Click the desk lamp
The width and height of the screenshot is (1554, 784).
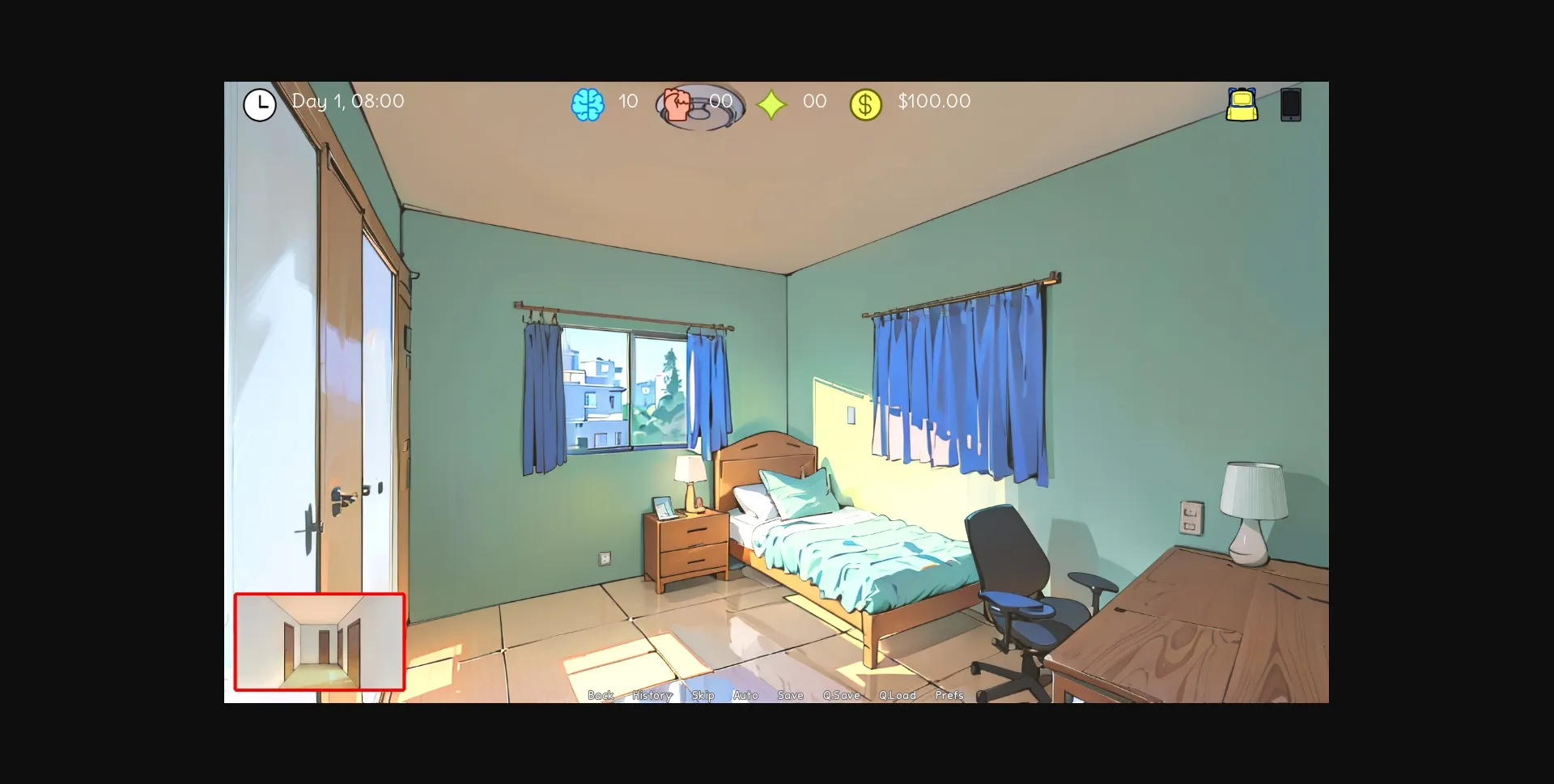(x=1255, y=502)
